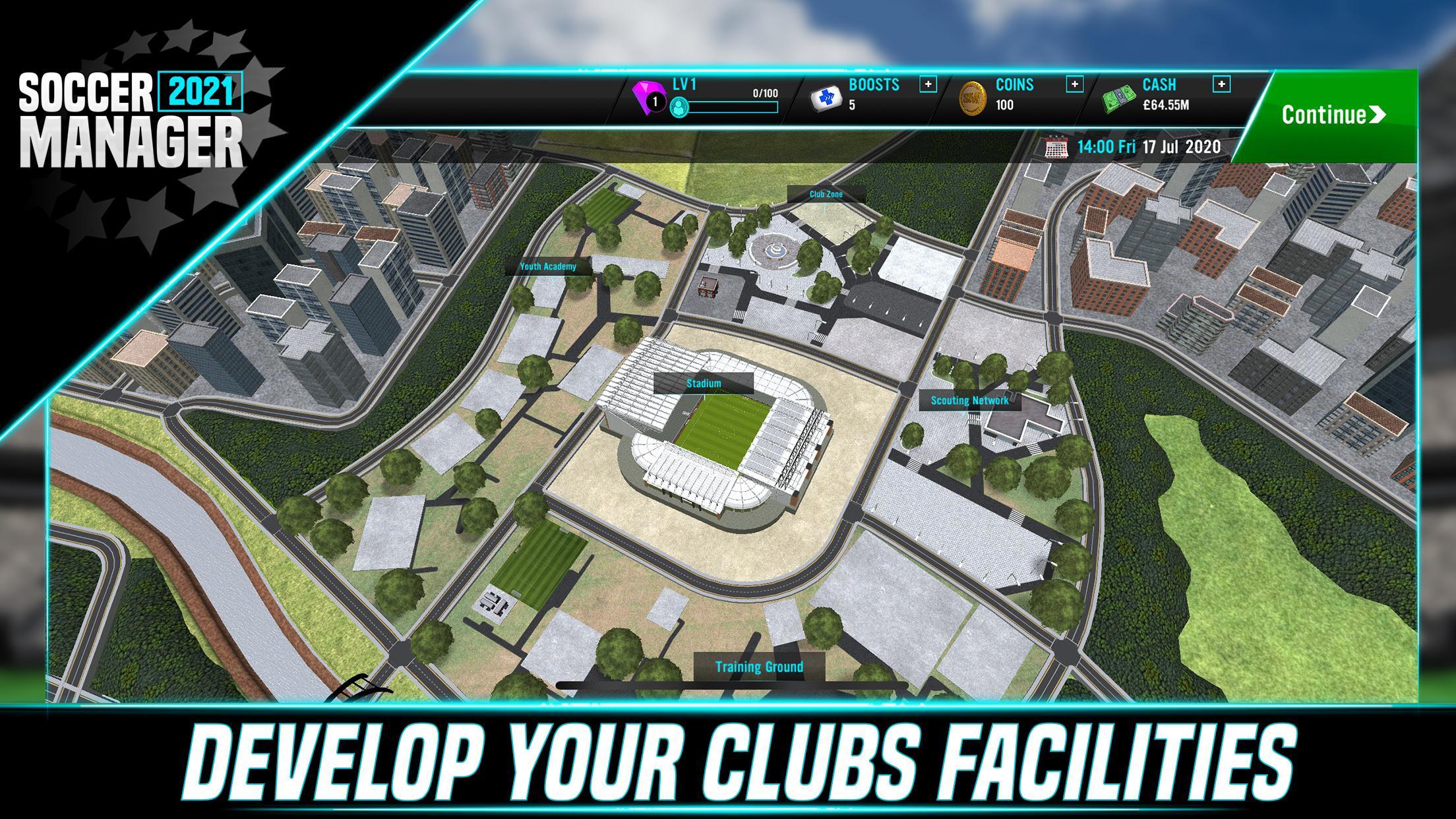
Task: Select the Training Ground map section
Action: (760, 667)
